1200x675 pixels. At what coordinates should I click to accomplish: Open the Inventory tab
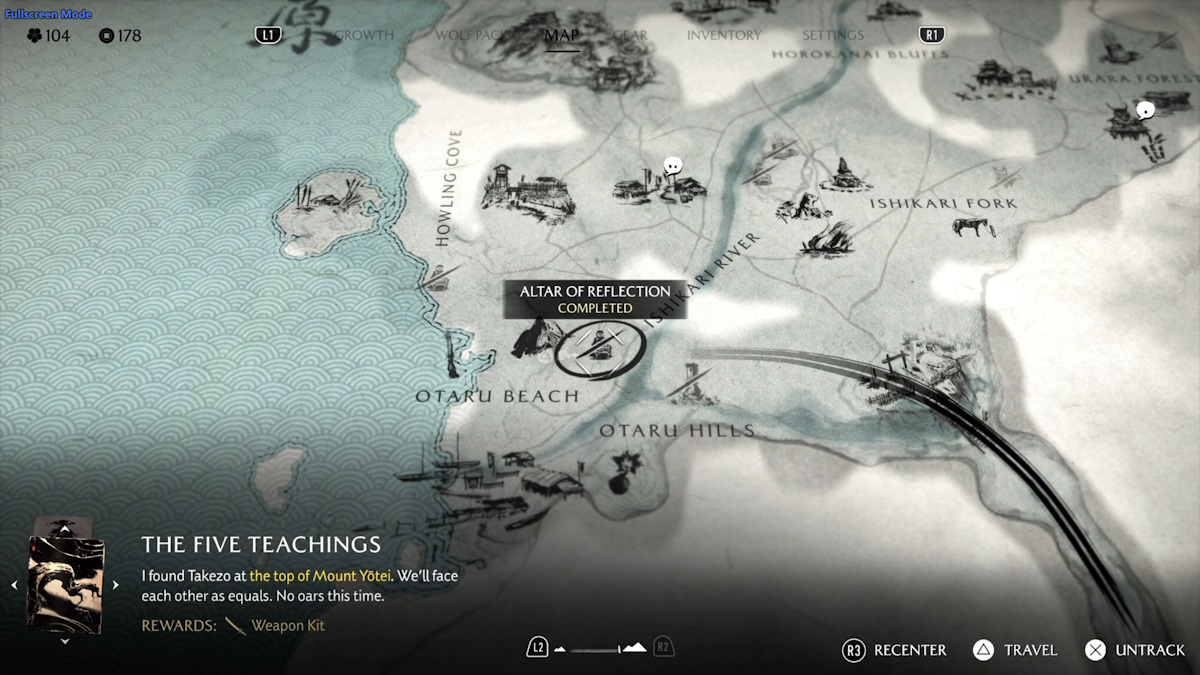724,35
